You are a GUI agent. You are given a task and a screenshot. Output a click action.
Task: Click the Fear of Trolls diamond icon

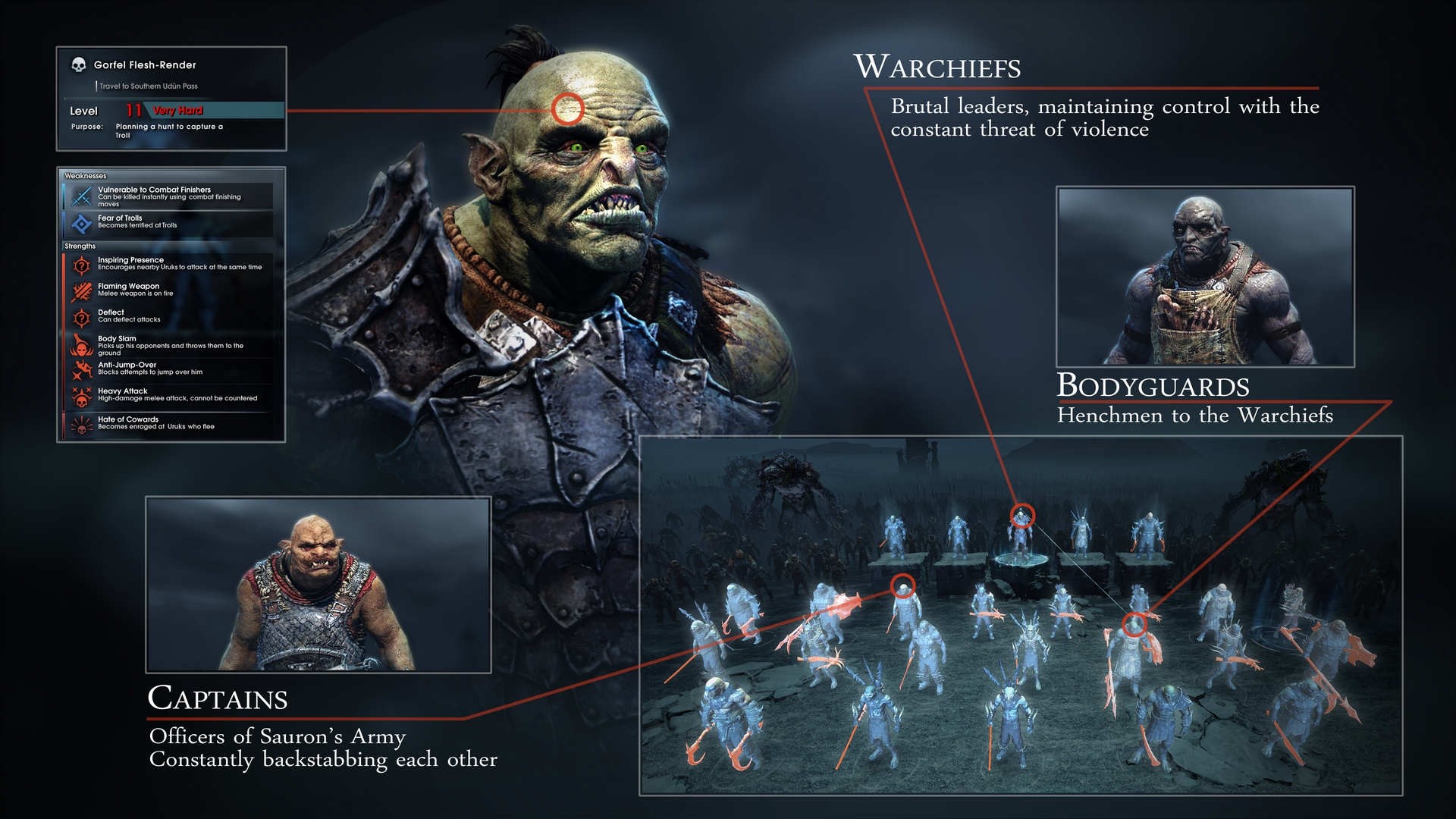pos(83,222)
